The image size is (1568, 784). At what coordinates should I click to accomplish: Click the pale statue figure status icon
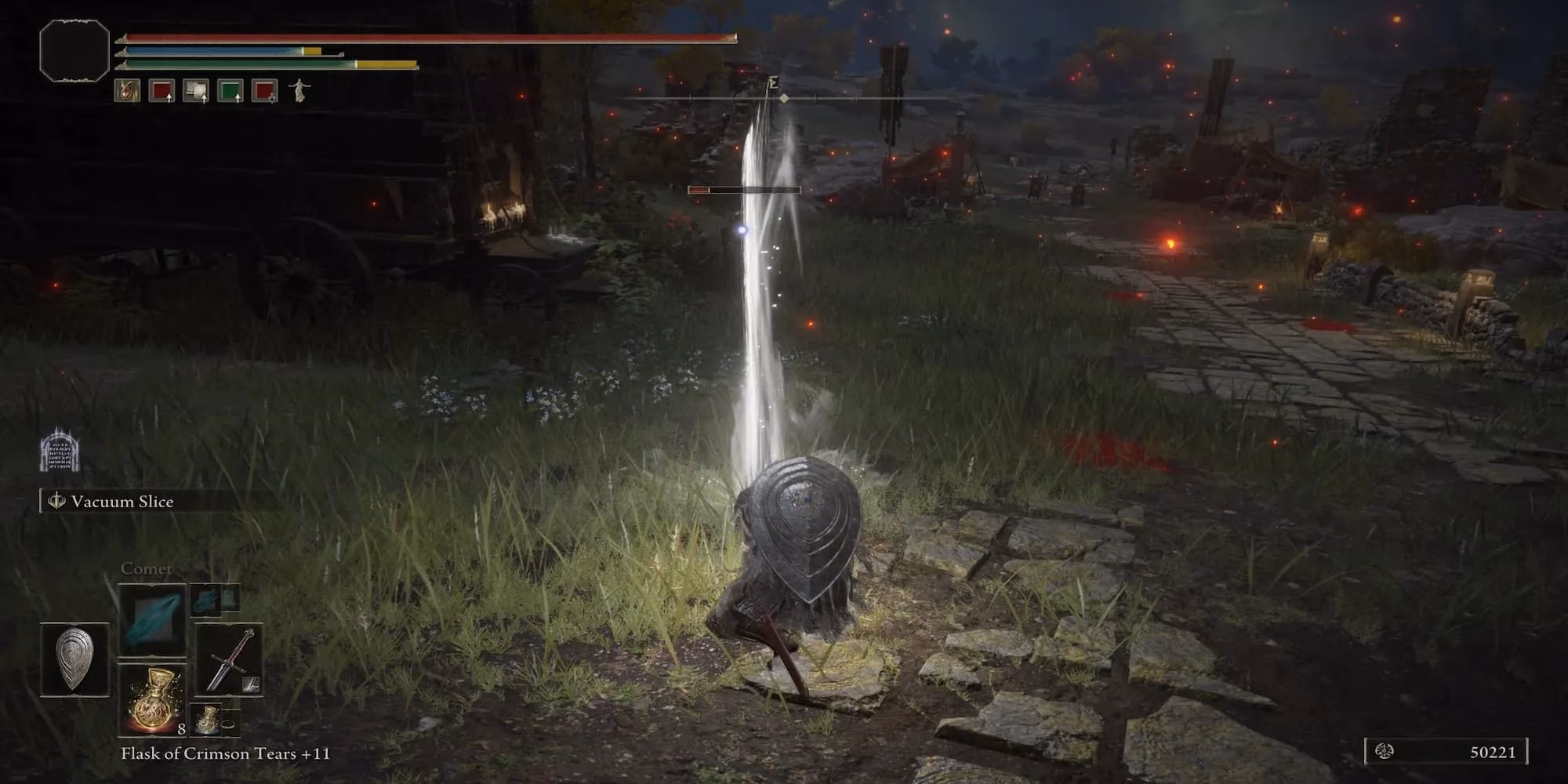pyautogui.click(x=299, y=91)
